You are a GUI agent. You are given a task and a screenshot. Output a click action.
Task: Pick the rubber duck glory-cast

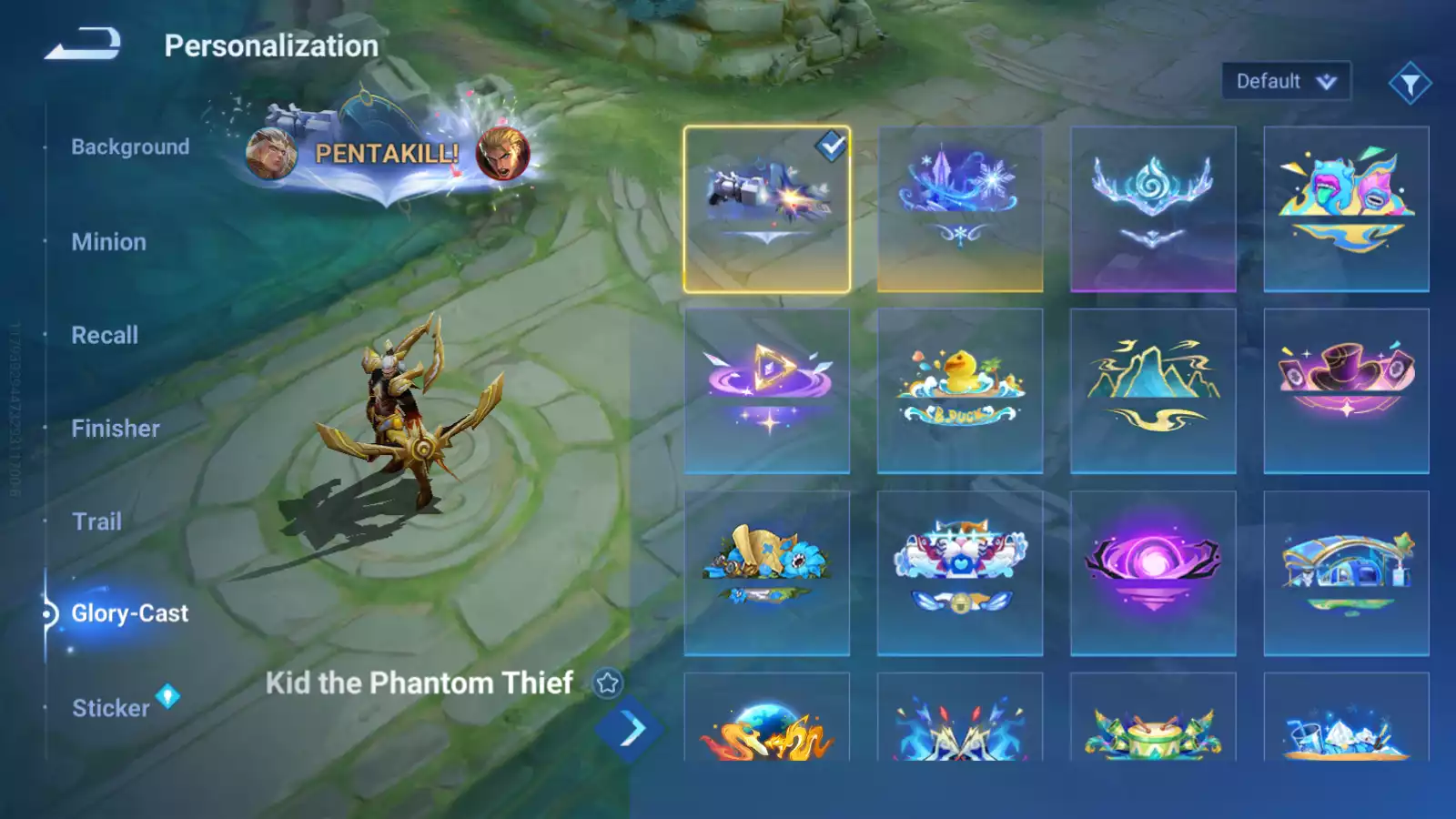[x=960, y=390]
